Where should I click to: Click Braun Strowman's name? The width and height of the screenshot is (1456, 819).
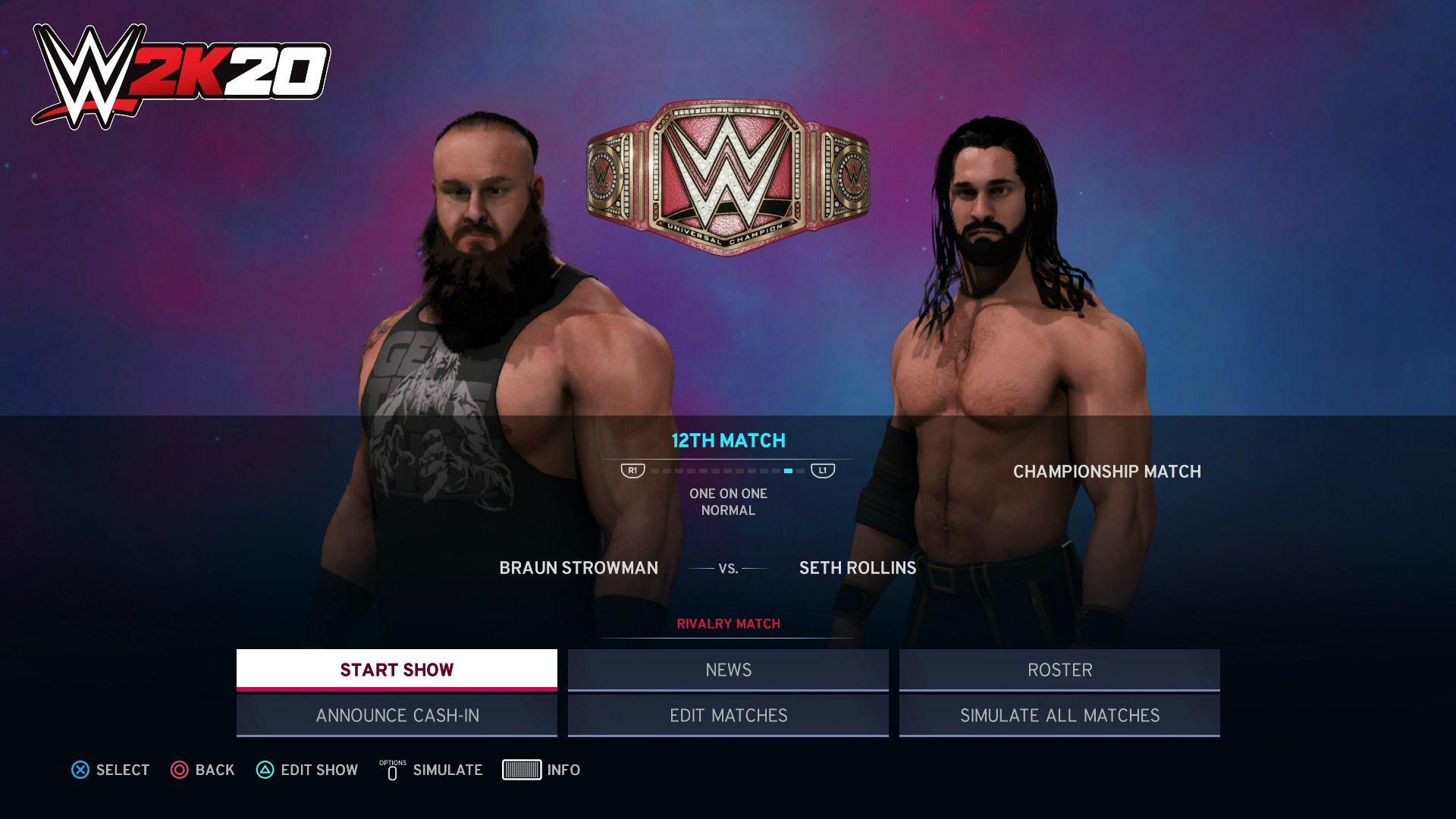(579, 567)
